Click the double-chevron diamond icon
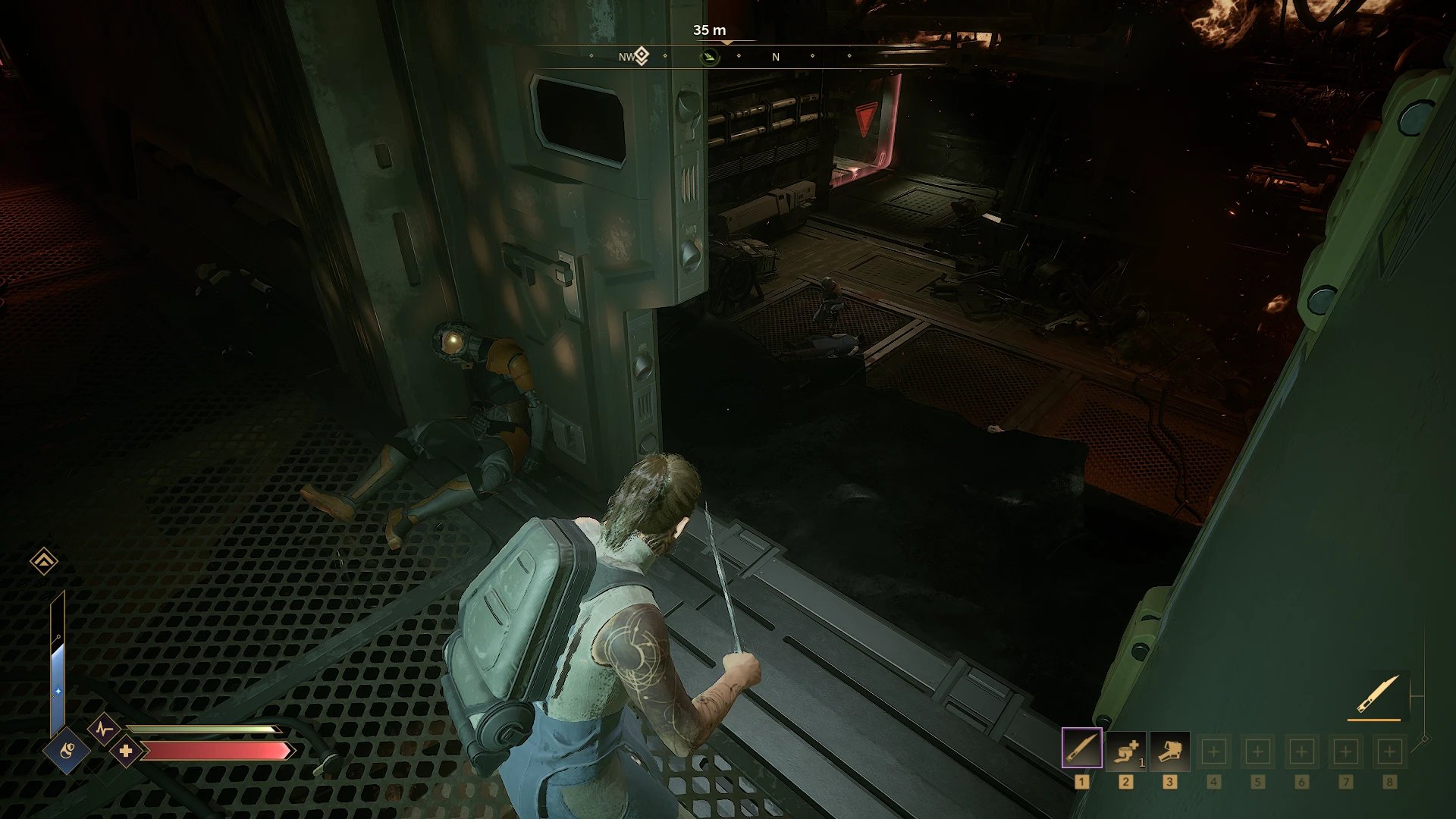This screenshot has width=1456, height=819. pos(44,561)
